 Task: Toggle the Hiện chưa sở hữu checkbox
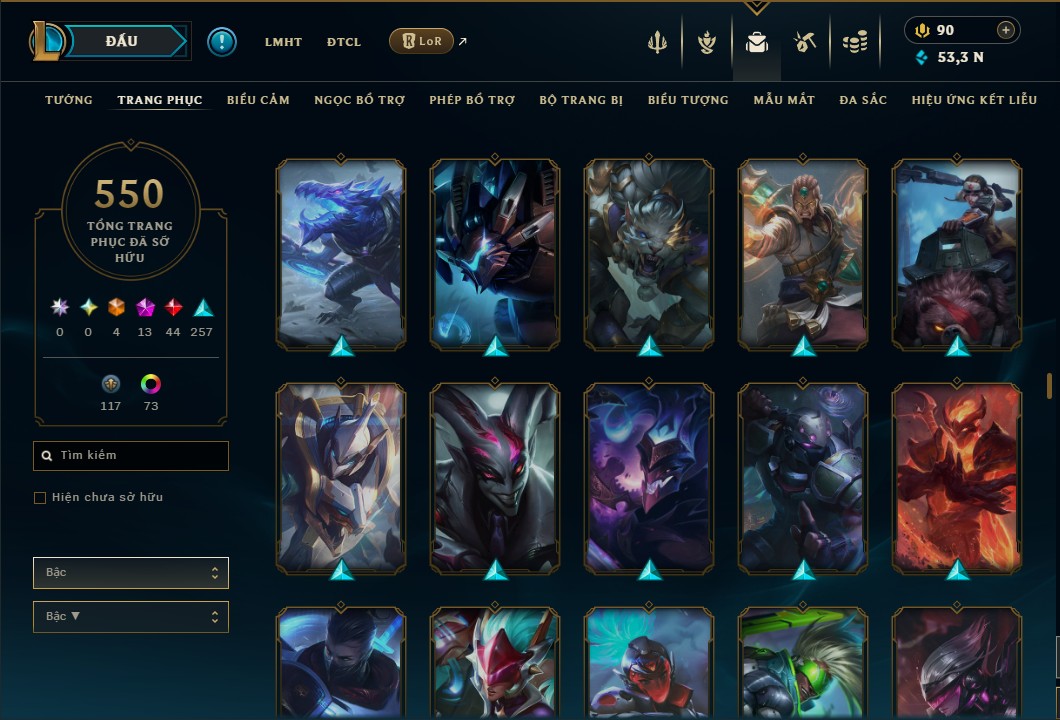tap(40, 498)
